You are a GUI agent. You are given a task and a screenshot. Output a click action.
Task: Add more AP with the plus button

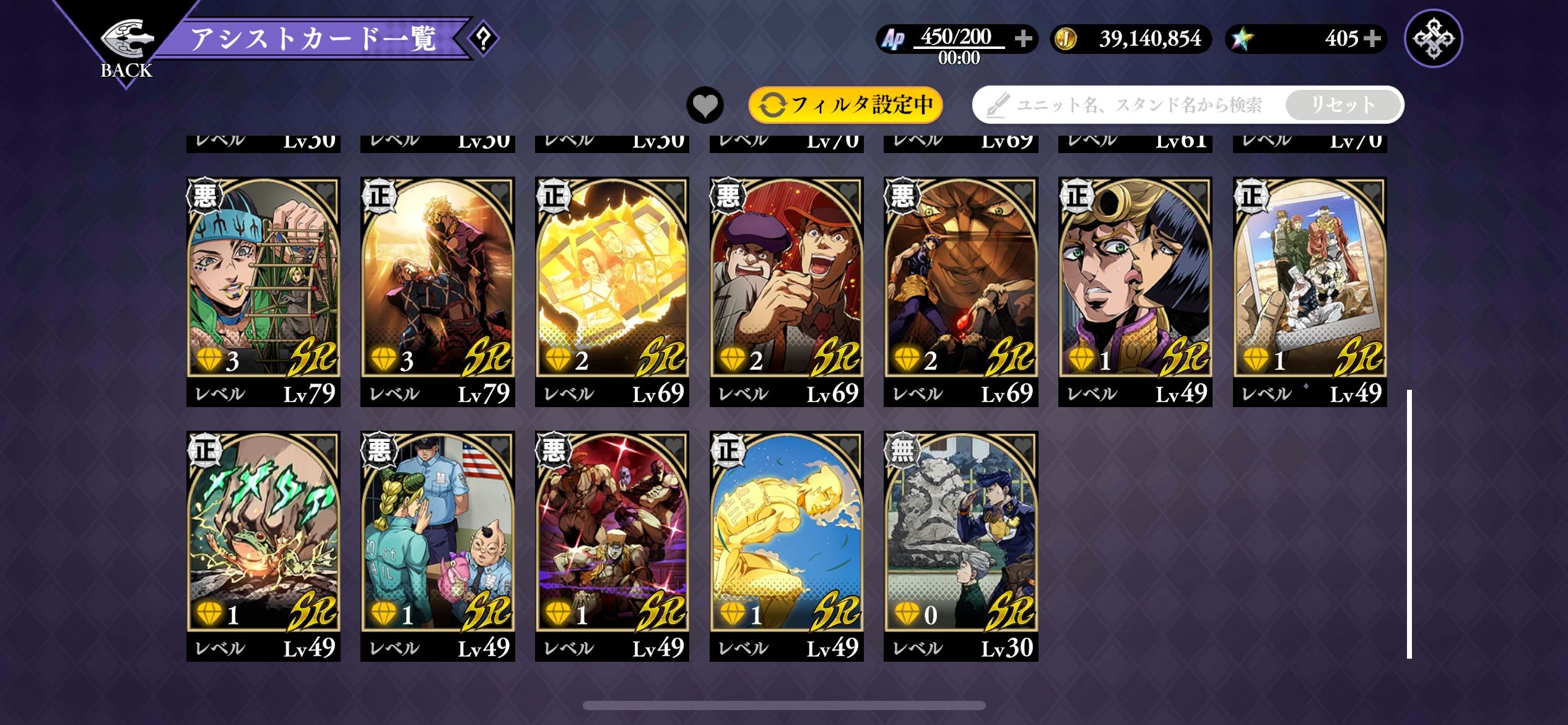point(1023,38)
